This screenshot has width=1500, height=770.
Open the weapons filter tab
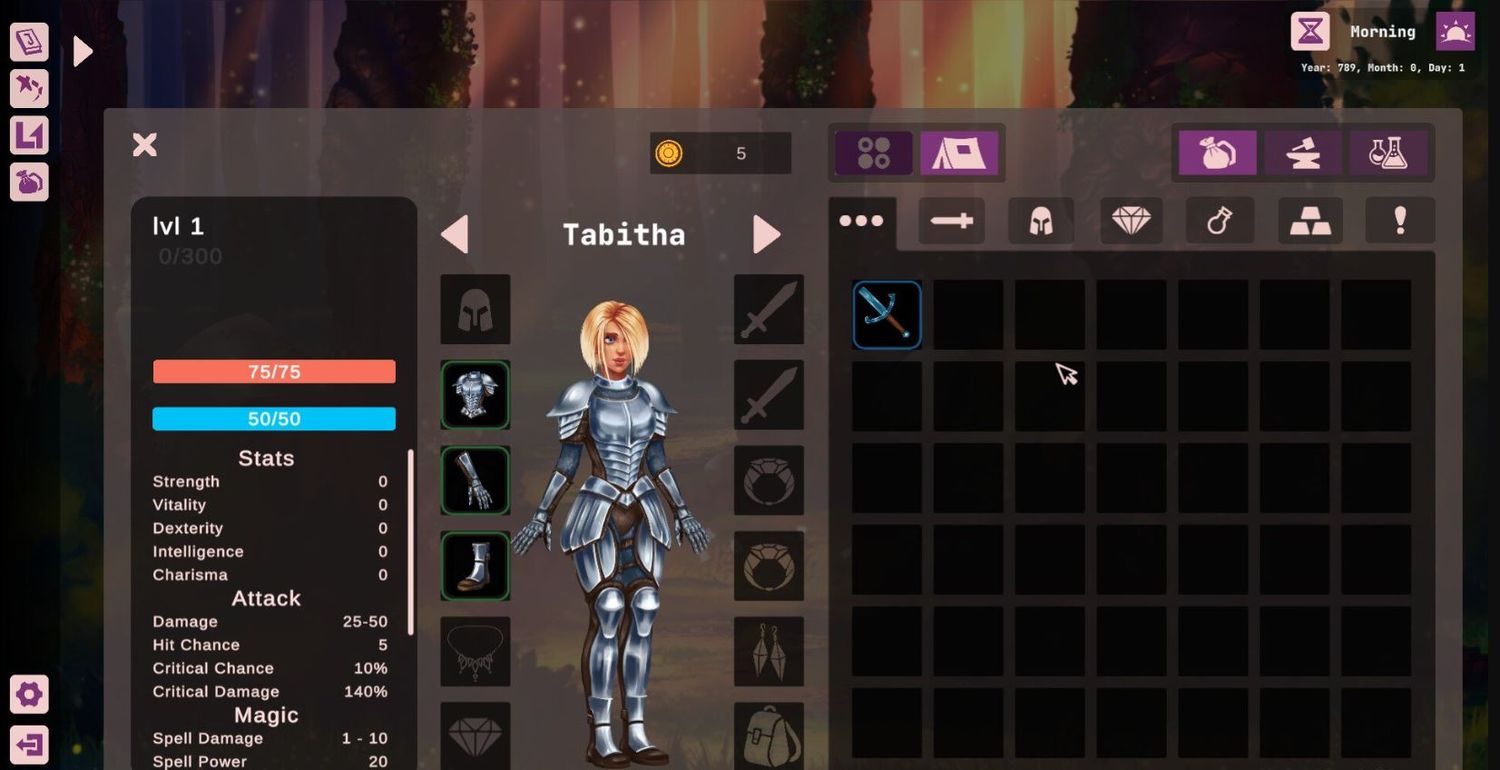[x=951, y=221]
